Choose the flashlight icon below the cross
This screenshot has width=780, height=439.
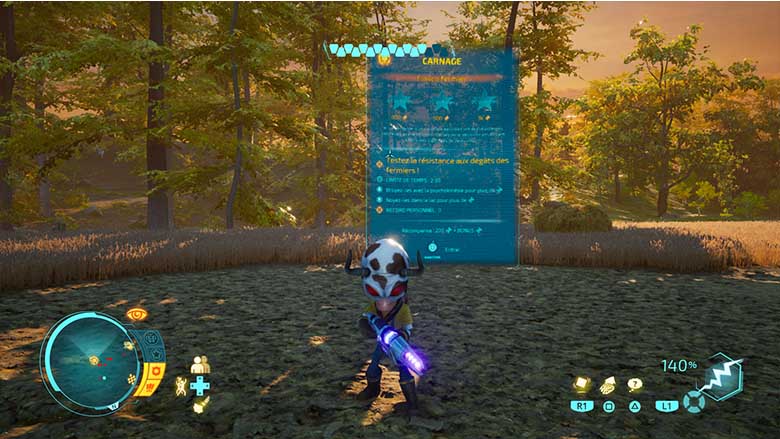point(200,405)
